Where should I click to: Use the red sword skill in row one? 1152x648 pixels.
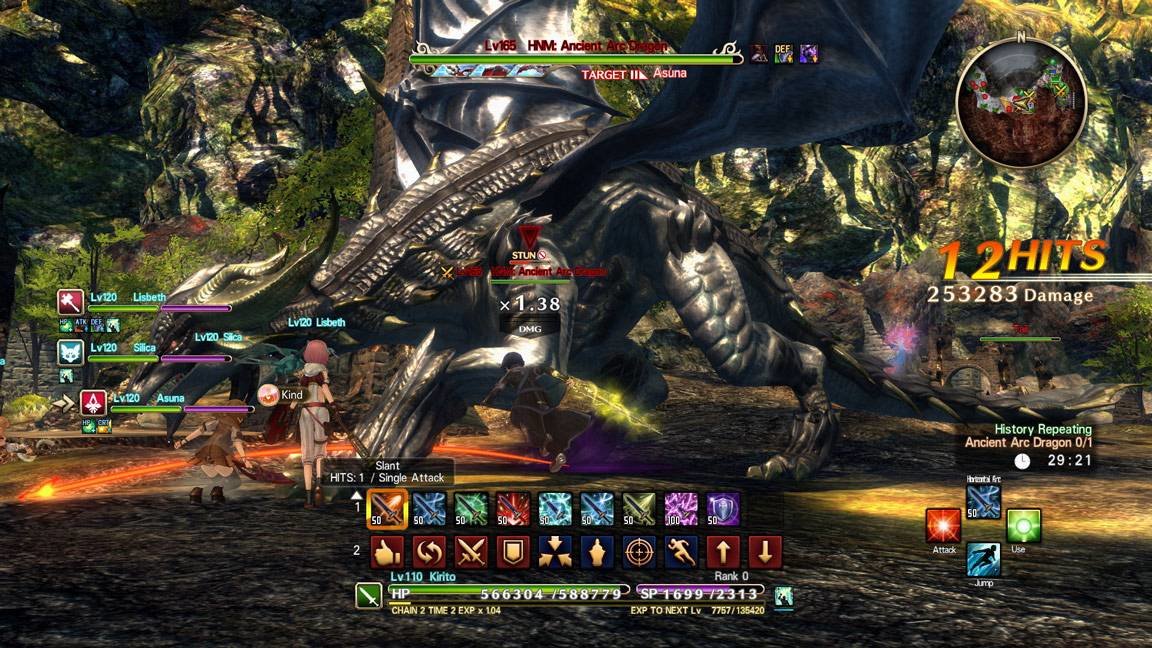pyautogui.click(x=513, y=509)
